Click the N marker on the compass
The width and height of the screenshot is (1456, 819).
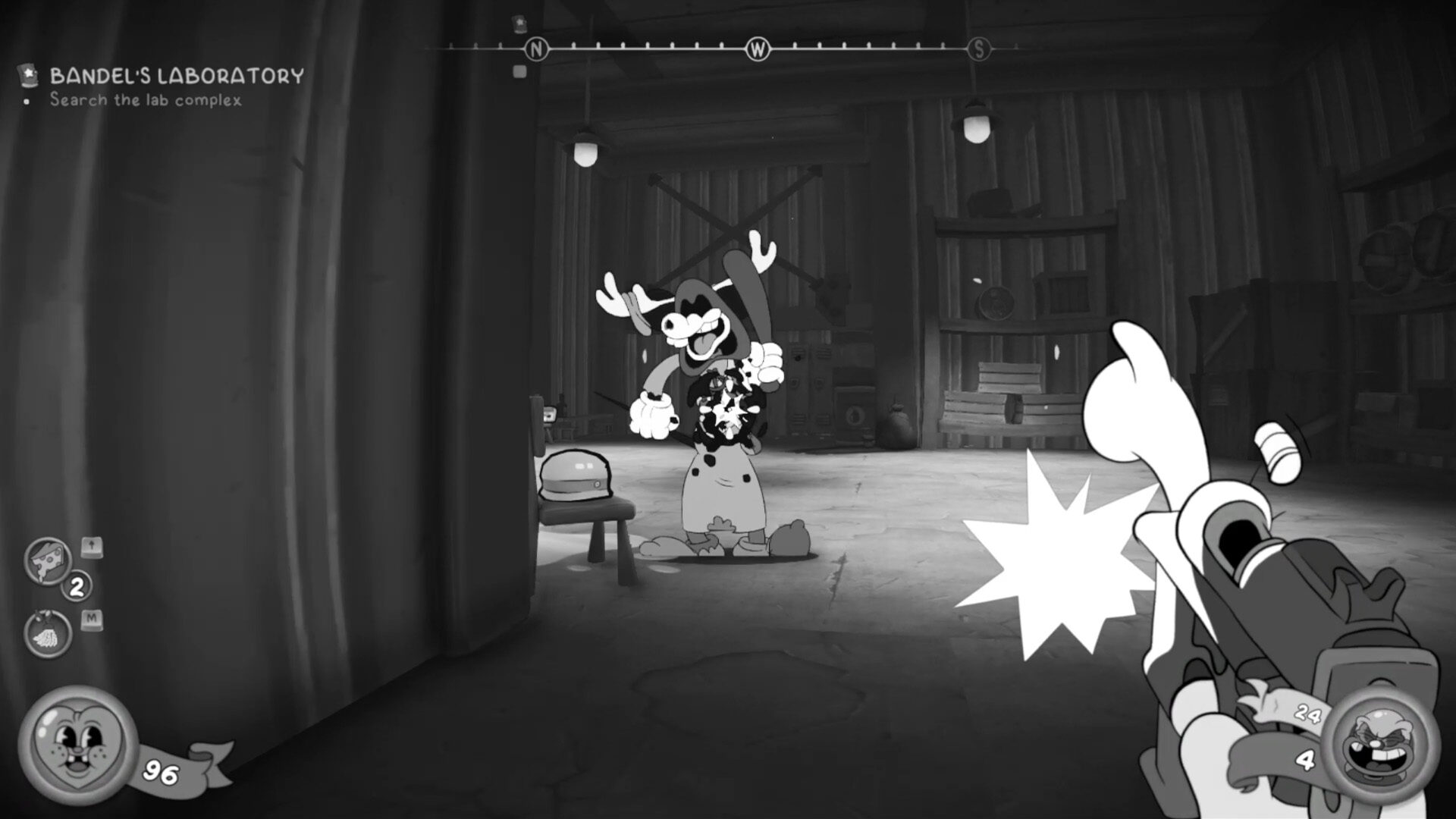[538, 47]
